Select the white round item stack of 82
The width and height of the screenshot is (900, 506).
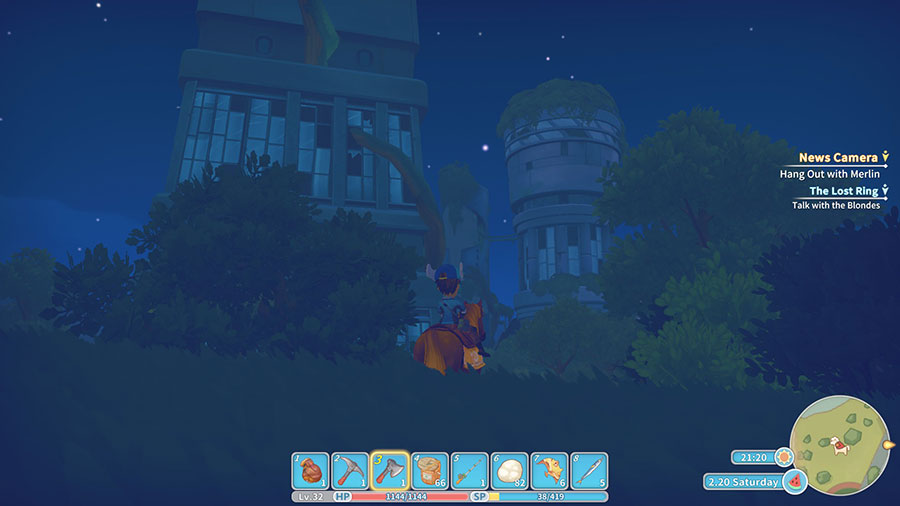[510, 470]
